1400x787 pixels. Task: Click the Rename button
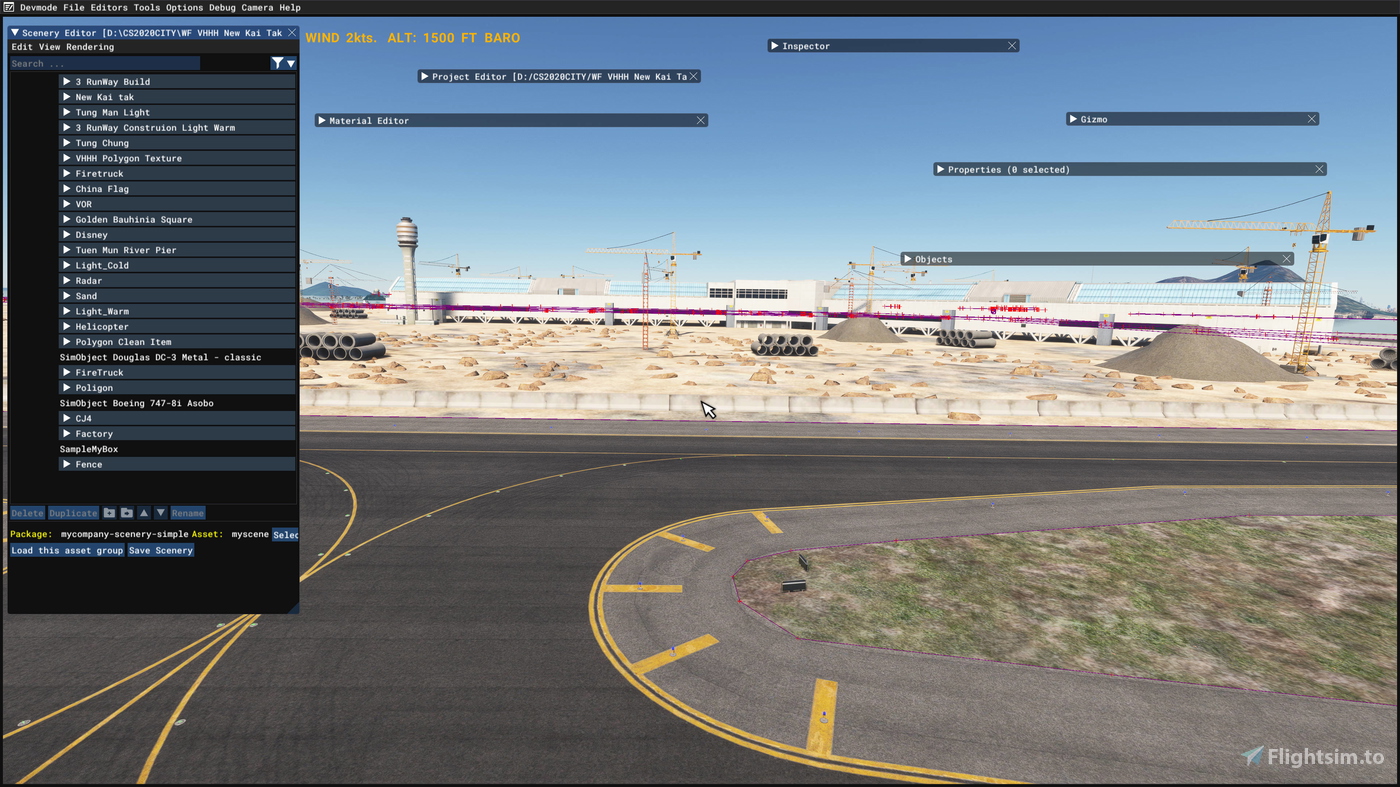tap(188, 512)
